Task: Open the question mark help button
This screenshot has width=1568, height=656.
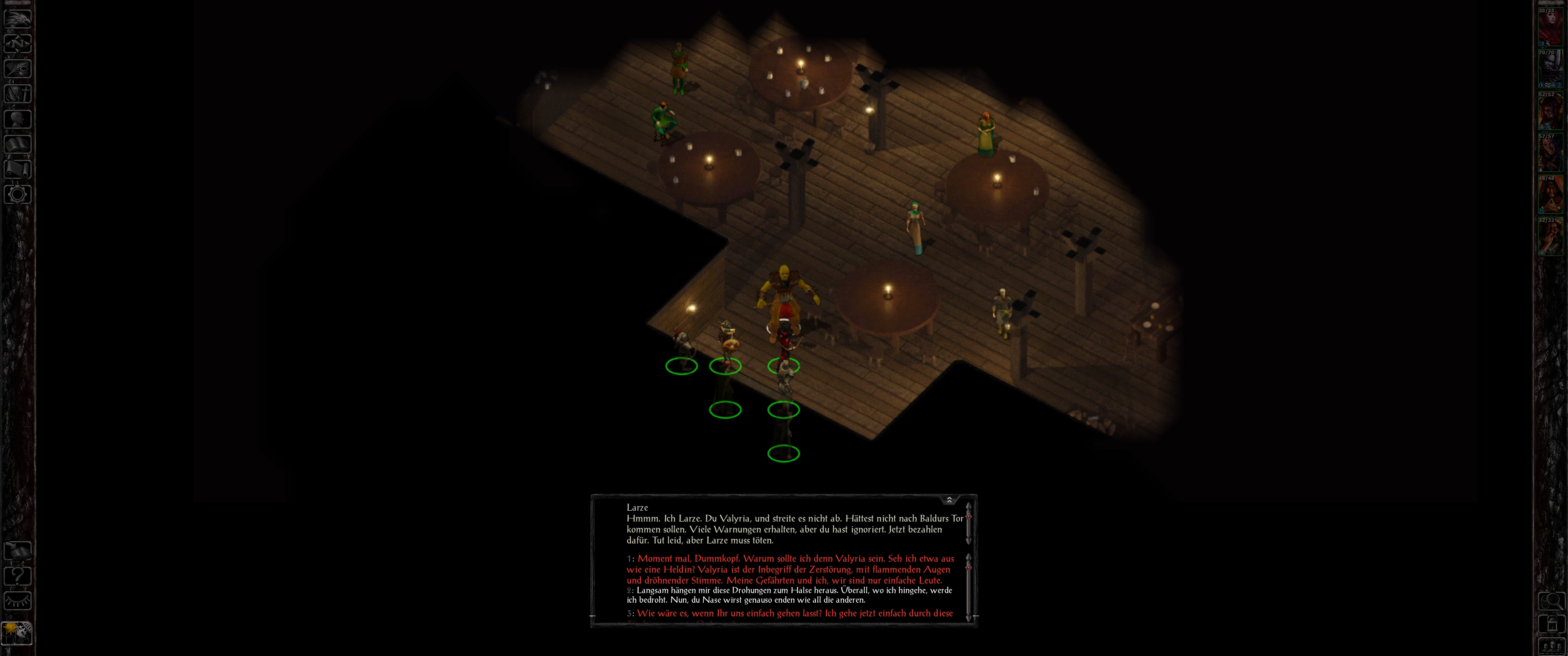Action: click(18, 575)
